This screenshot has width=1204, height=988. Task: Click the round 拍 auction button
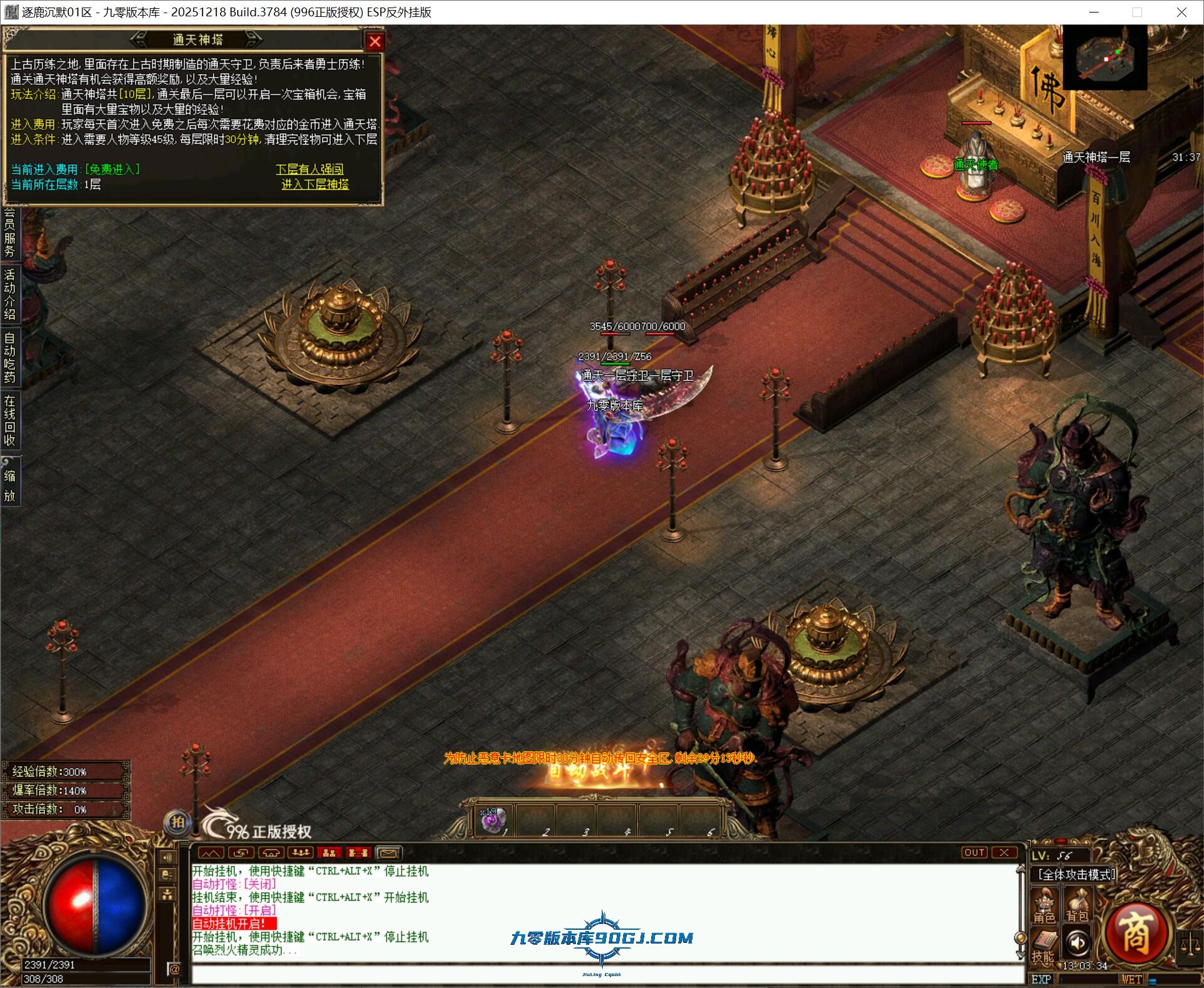click(x=178, y=822)
